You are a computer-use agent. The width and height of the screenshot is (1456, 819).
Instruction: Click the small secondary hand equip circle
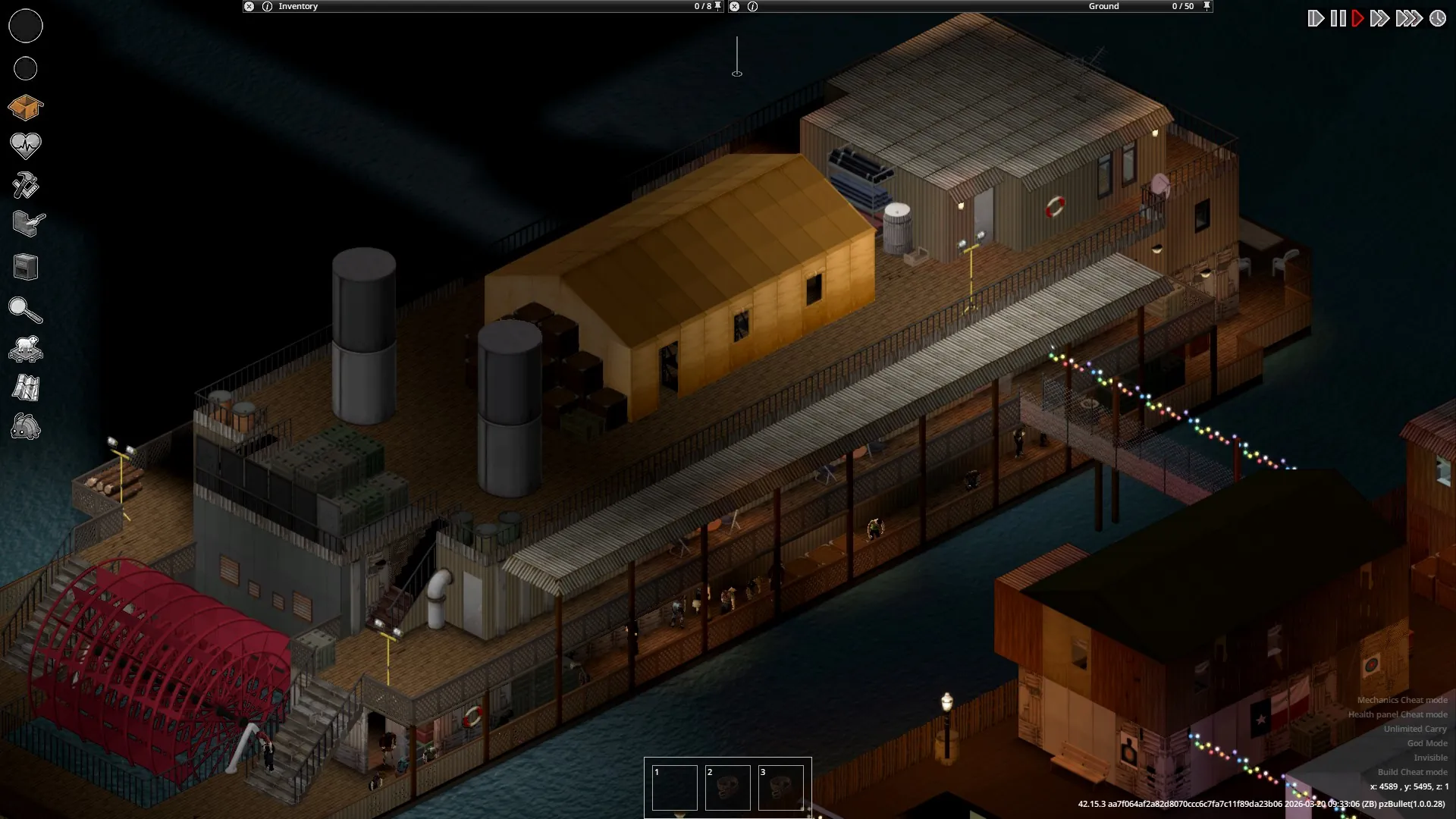pyautogui.click(x=25, y=69)
